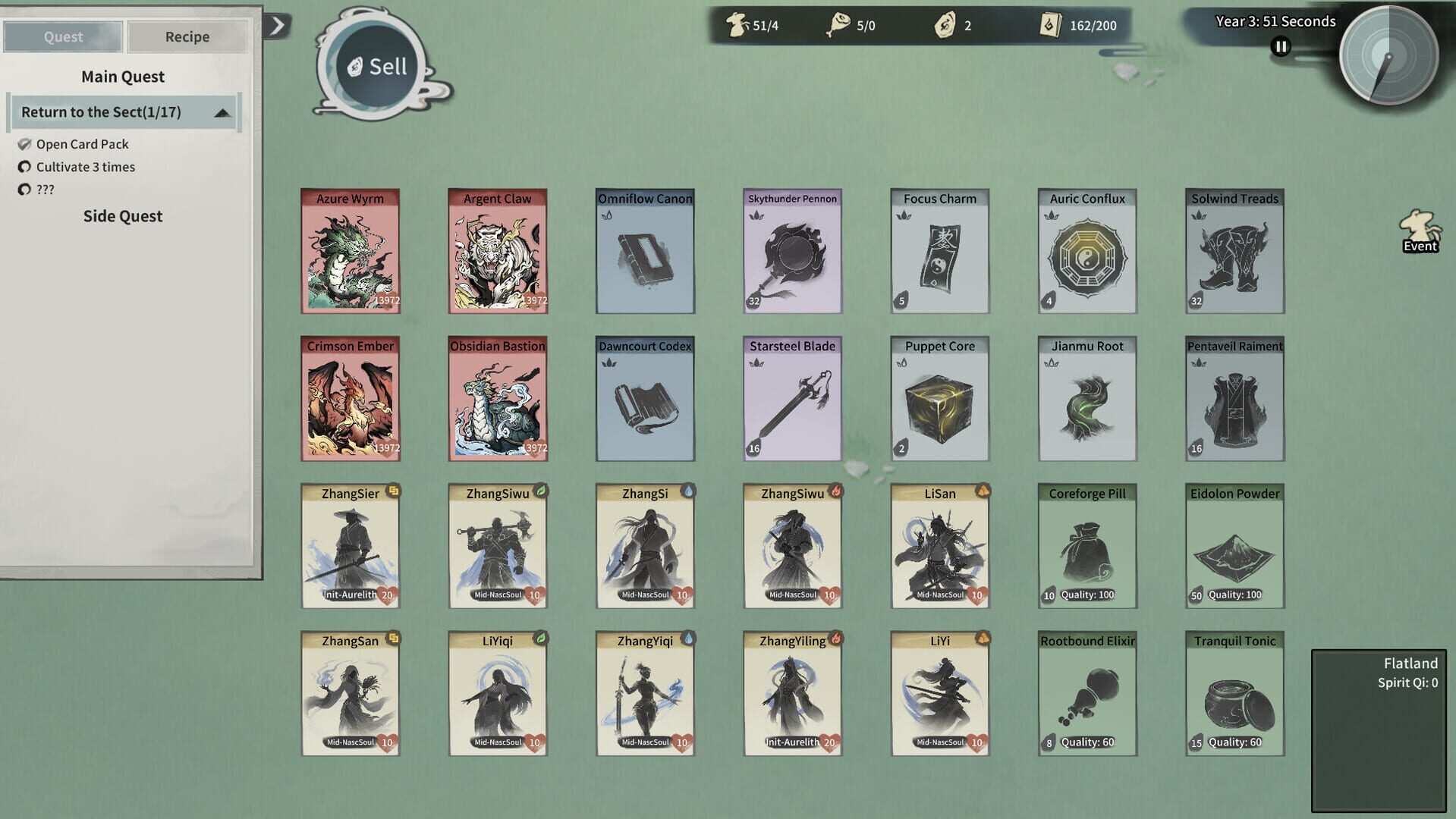This screenshot has height=819, width=1456.
Task: Pause the game with the pause control
Action: pos(1280,46)
